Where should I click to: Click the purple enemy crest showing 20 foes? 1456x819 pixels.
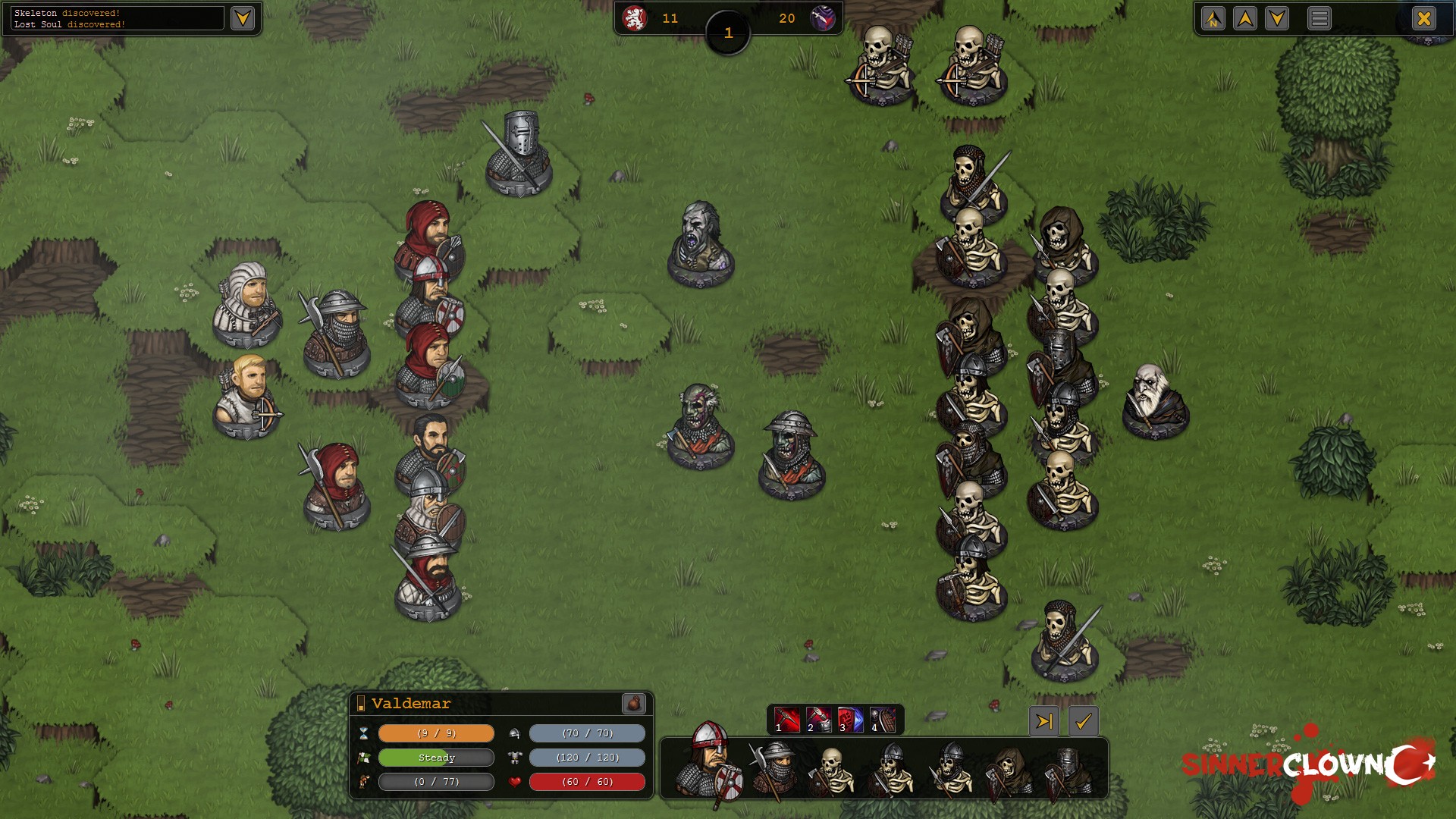[x=824, y=19]
